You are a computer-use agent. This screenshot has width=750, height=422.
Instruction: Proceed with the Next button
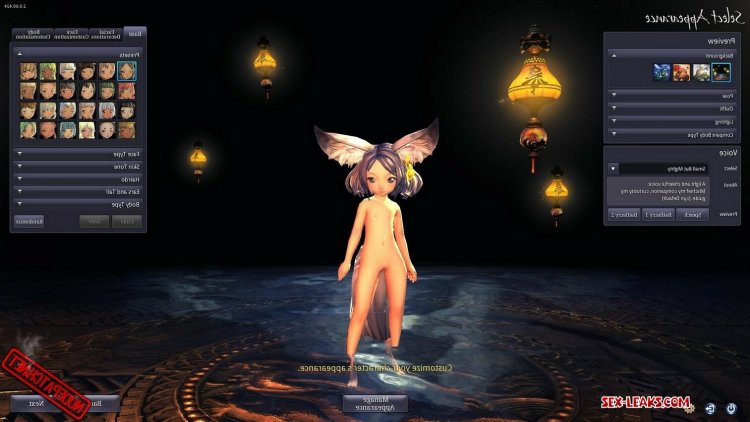click(35, 404)
